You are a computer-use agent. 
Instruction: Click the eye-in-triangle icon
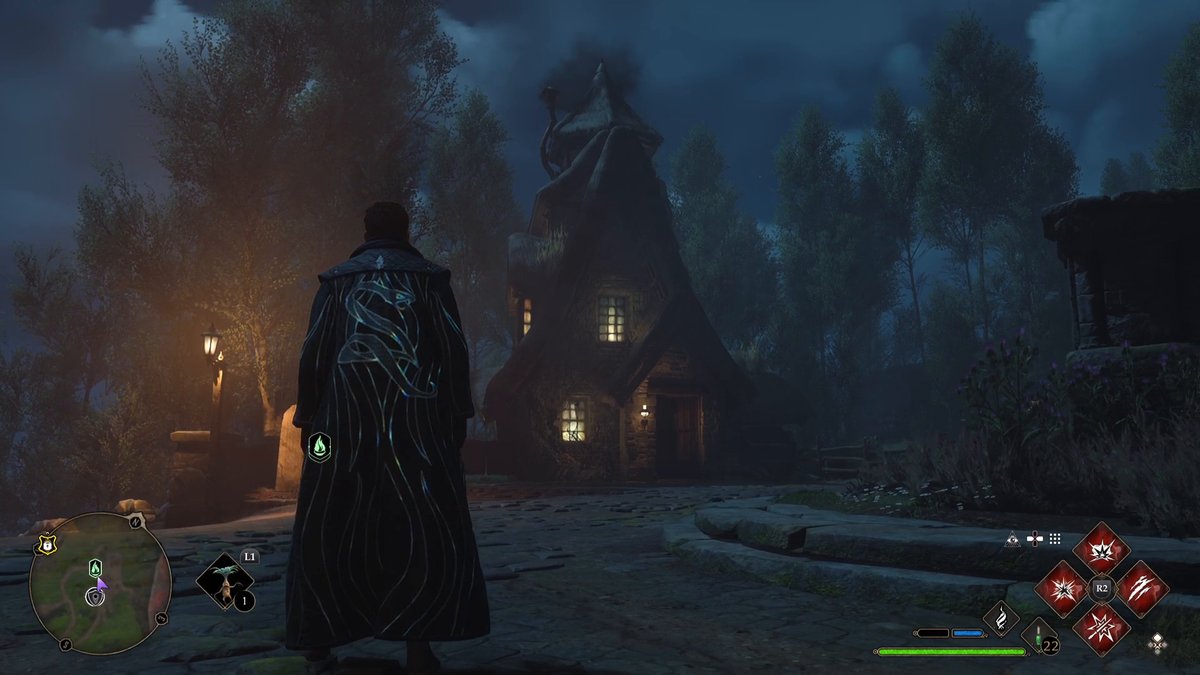pyautogui.click(x=1013, y=539)
